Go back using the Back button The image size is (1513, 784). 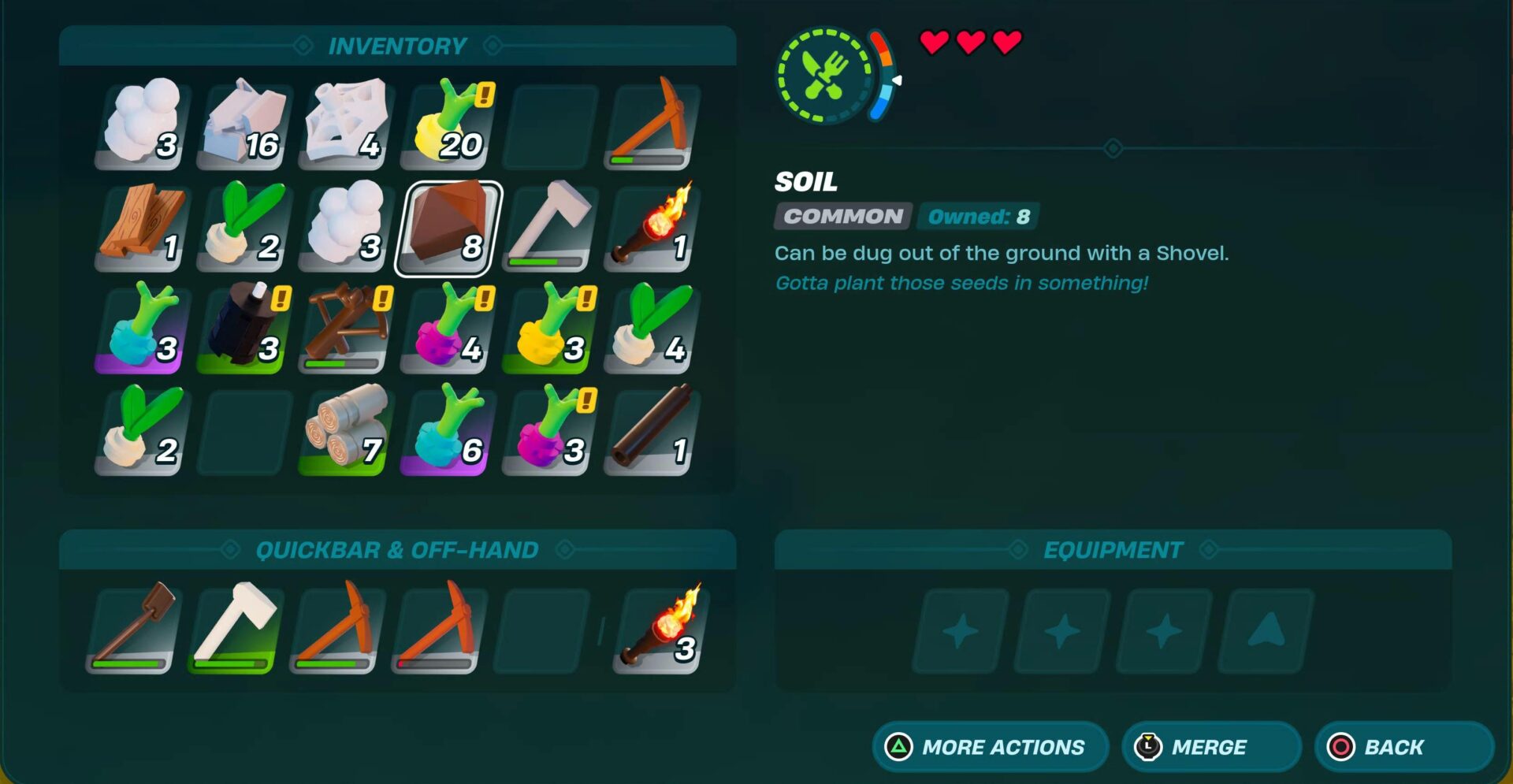[1403, 746]
